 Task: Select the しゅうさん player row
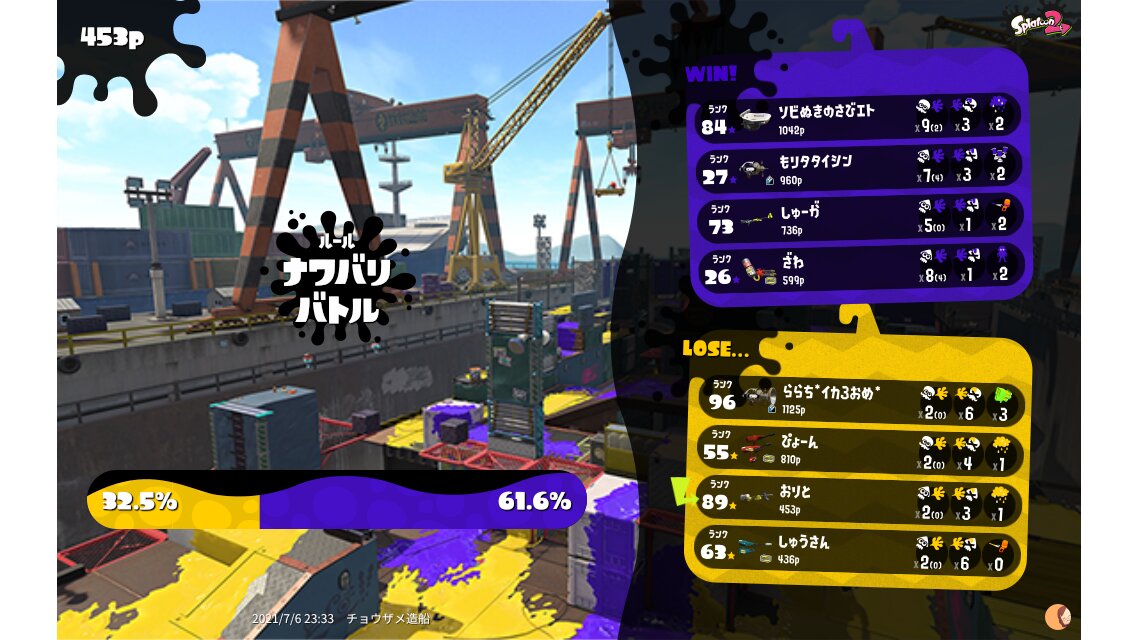tap(860, 550)
